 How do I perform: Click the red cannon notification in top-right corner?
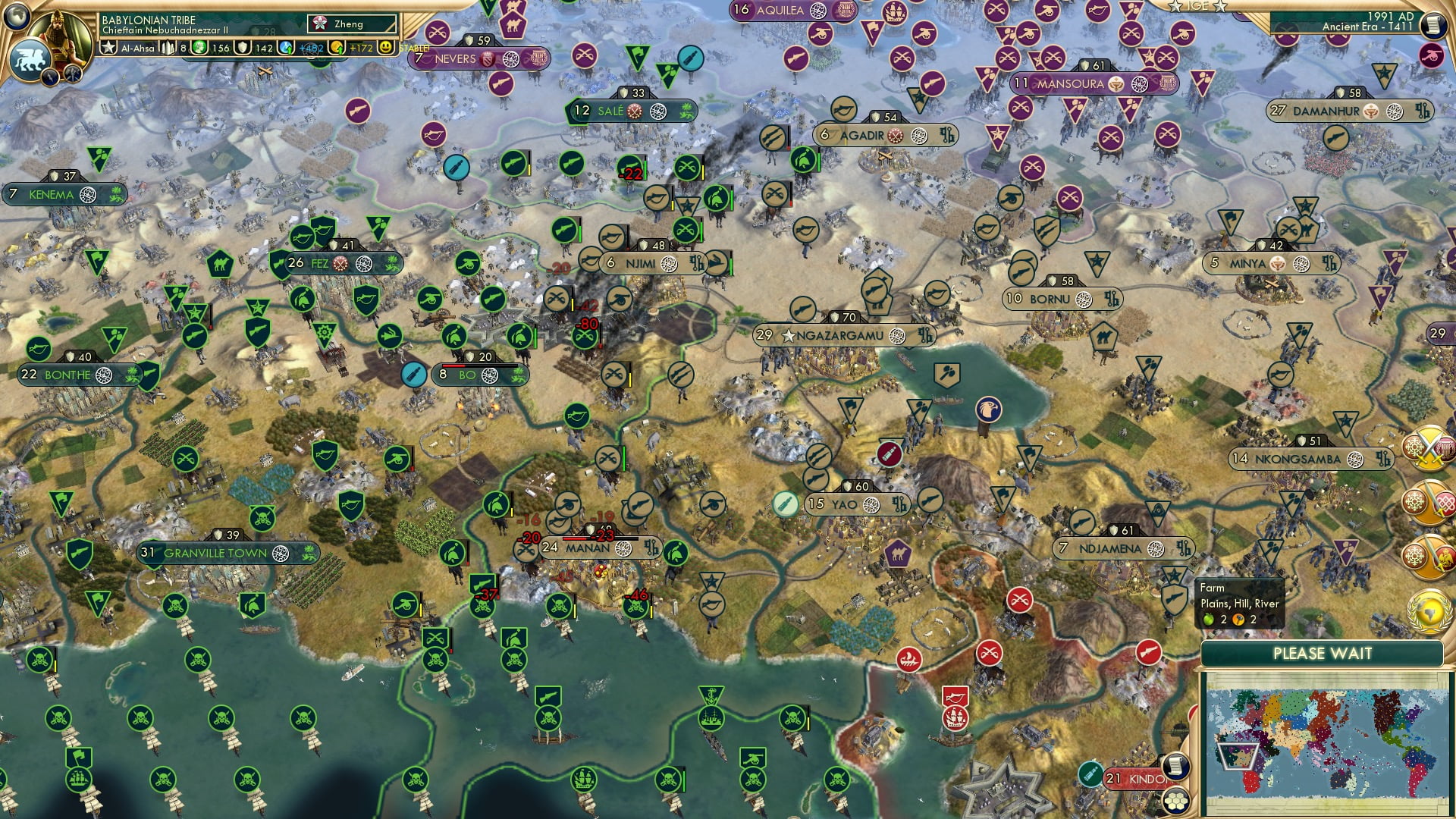coord(1432,56)
